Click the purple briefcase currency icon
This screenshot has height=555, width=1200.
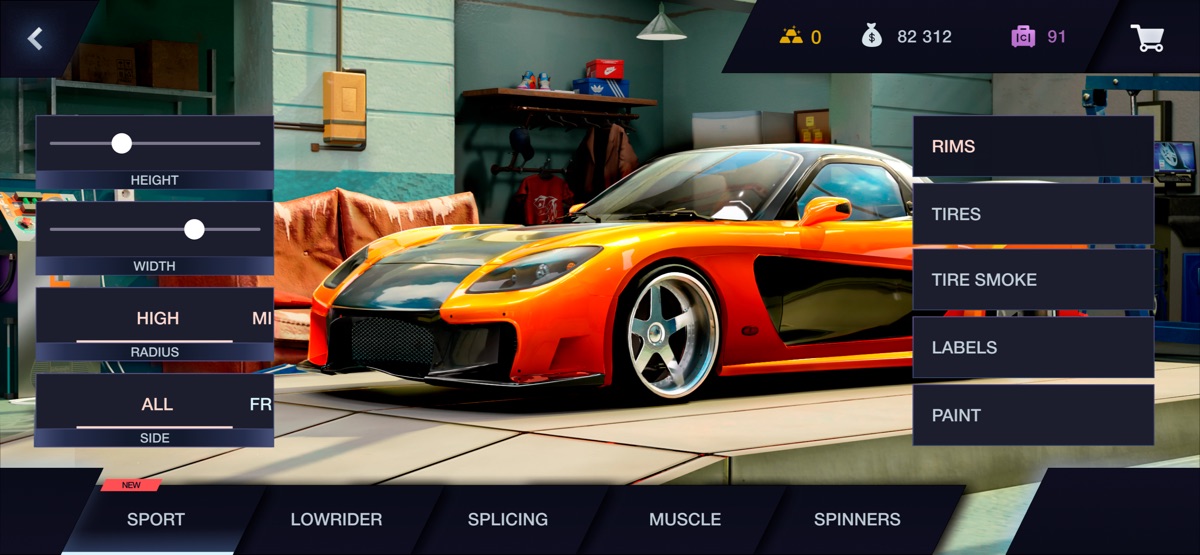[1022, 37]
